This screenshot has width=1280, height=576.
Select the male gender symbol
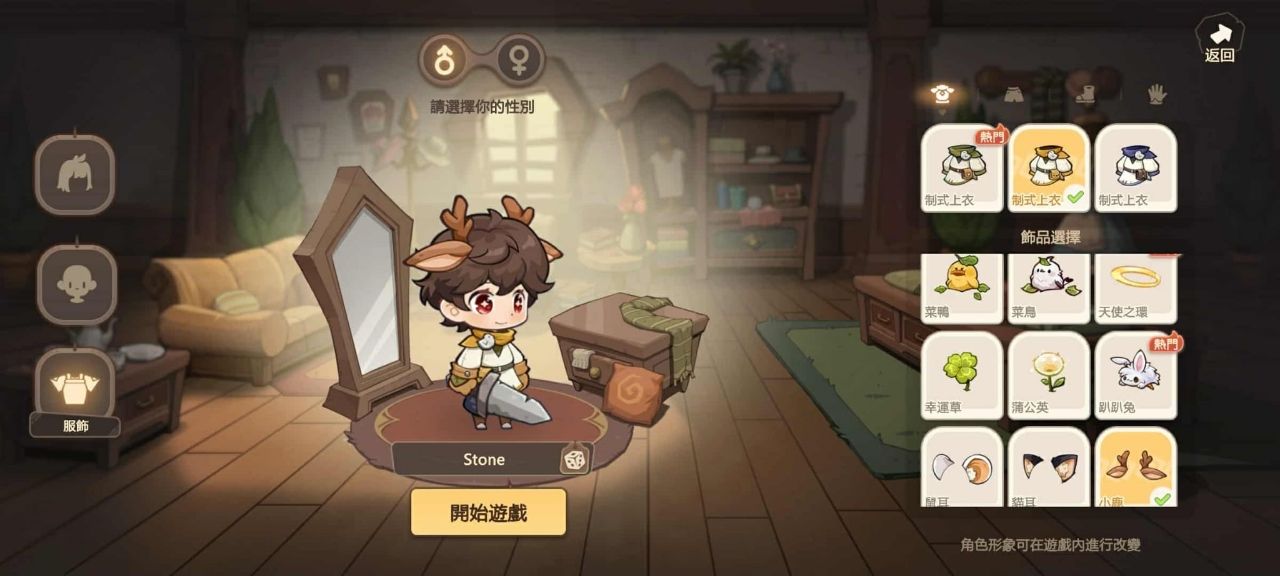pyautogui.click(x=443, y=61)
